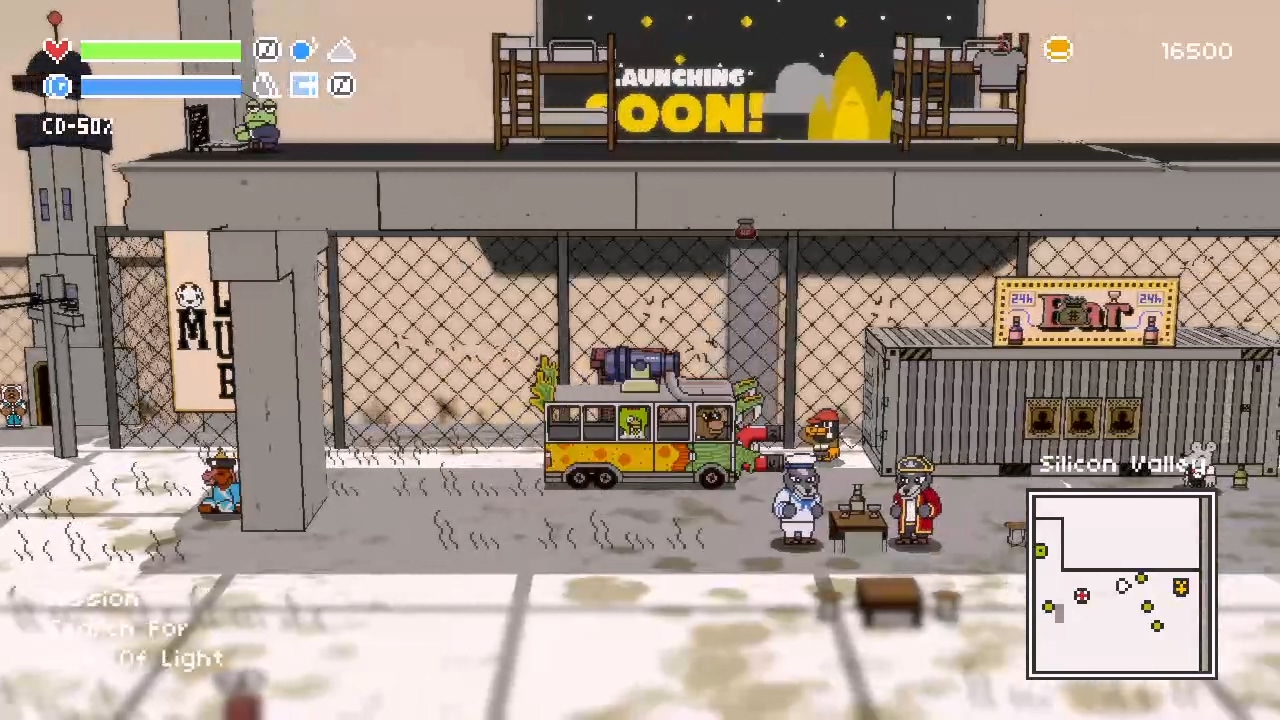Click the blue energy icon on the mana bar
This screenshot has height=720, width=1280.
coord(57,86)
